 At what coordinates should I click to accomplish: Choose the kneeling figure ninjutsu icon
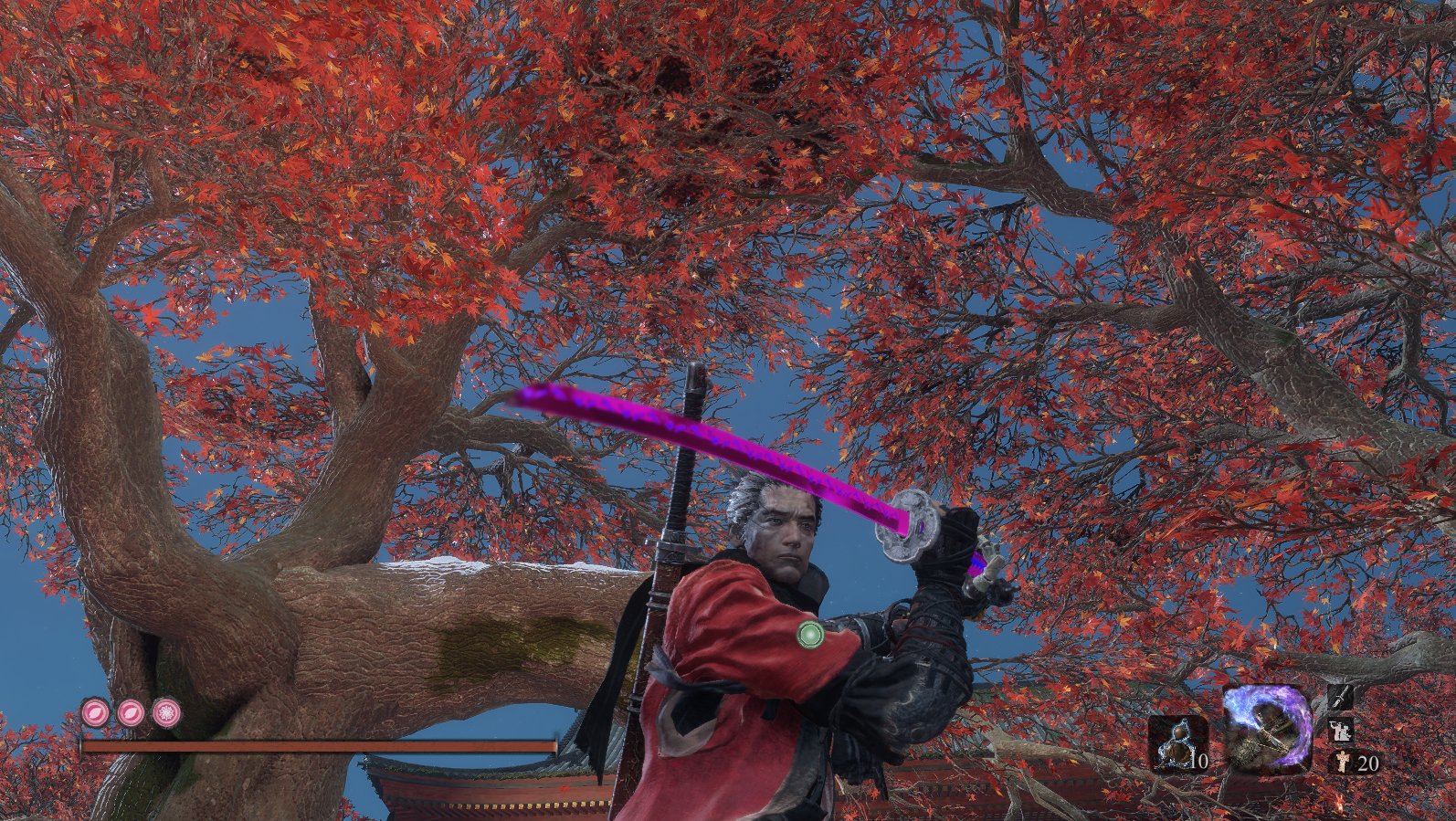coord(1340,731)
